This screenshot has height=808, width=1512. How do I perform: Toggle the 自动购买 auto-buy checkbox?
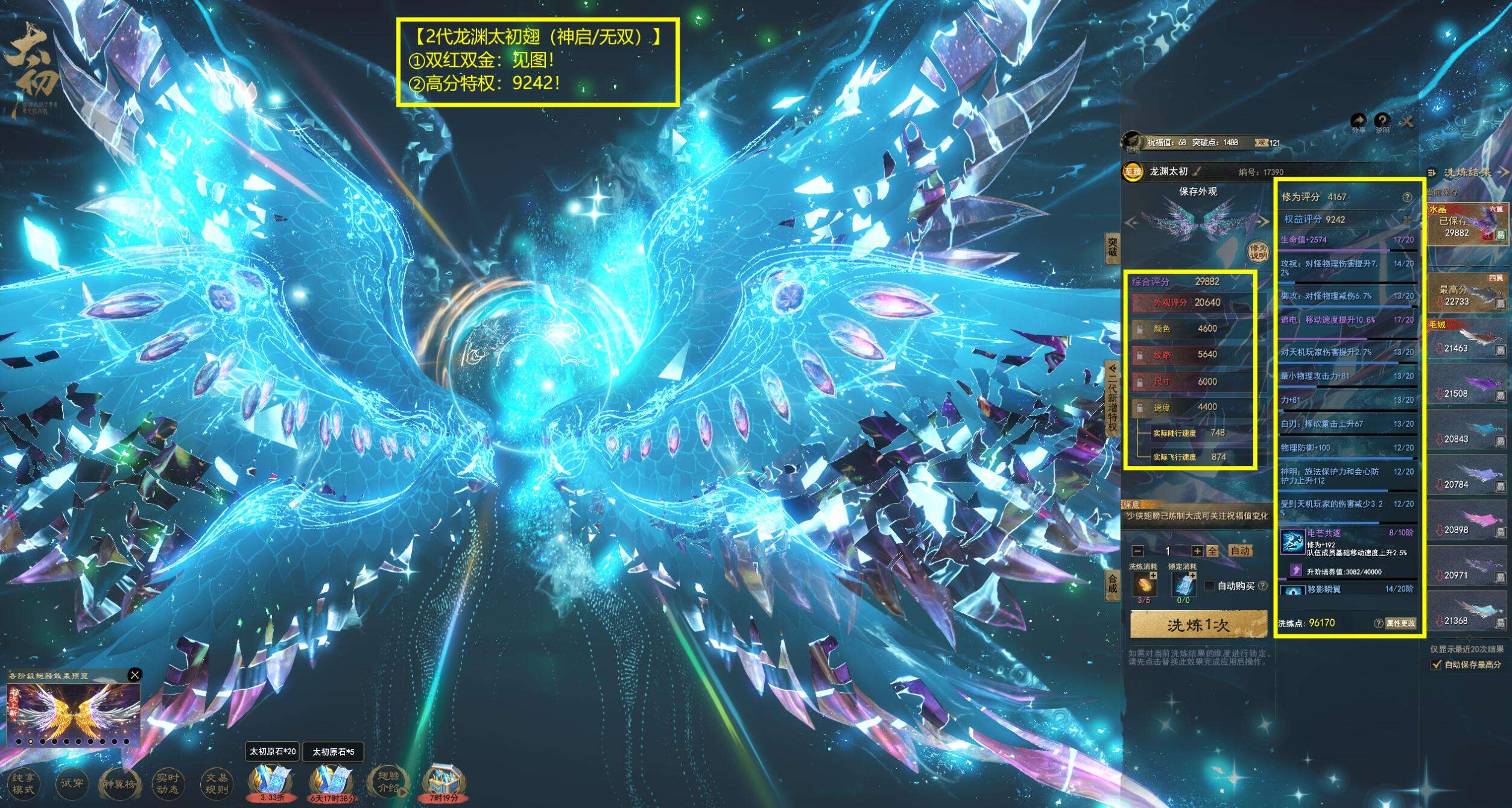coord(1209,586)
